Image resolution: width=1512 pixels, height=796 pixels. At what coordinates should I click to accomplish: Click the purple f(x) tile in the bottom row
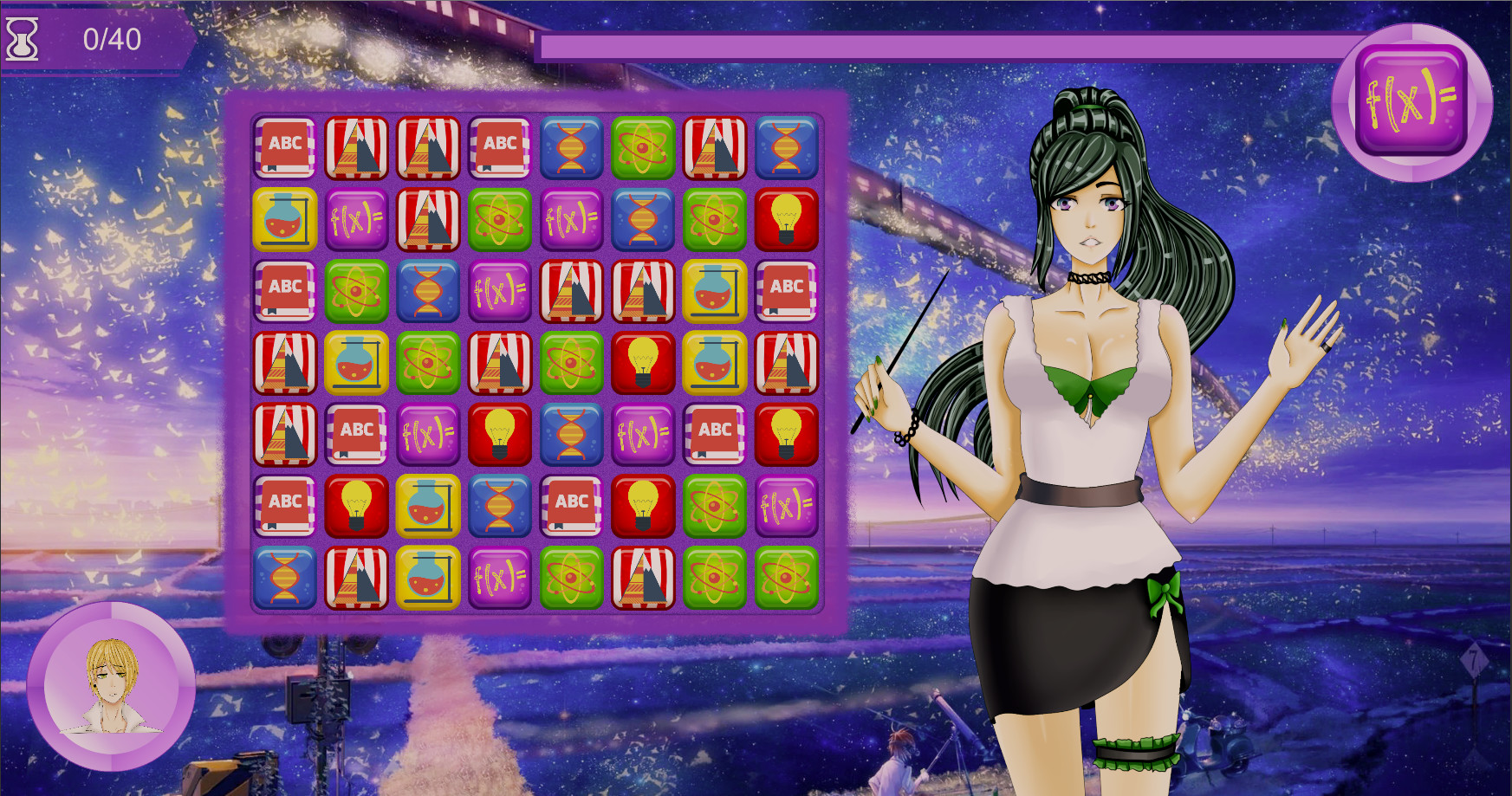click(500, 577)
